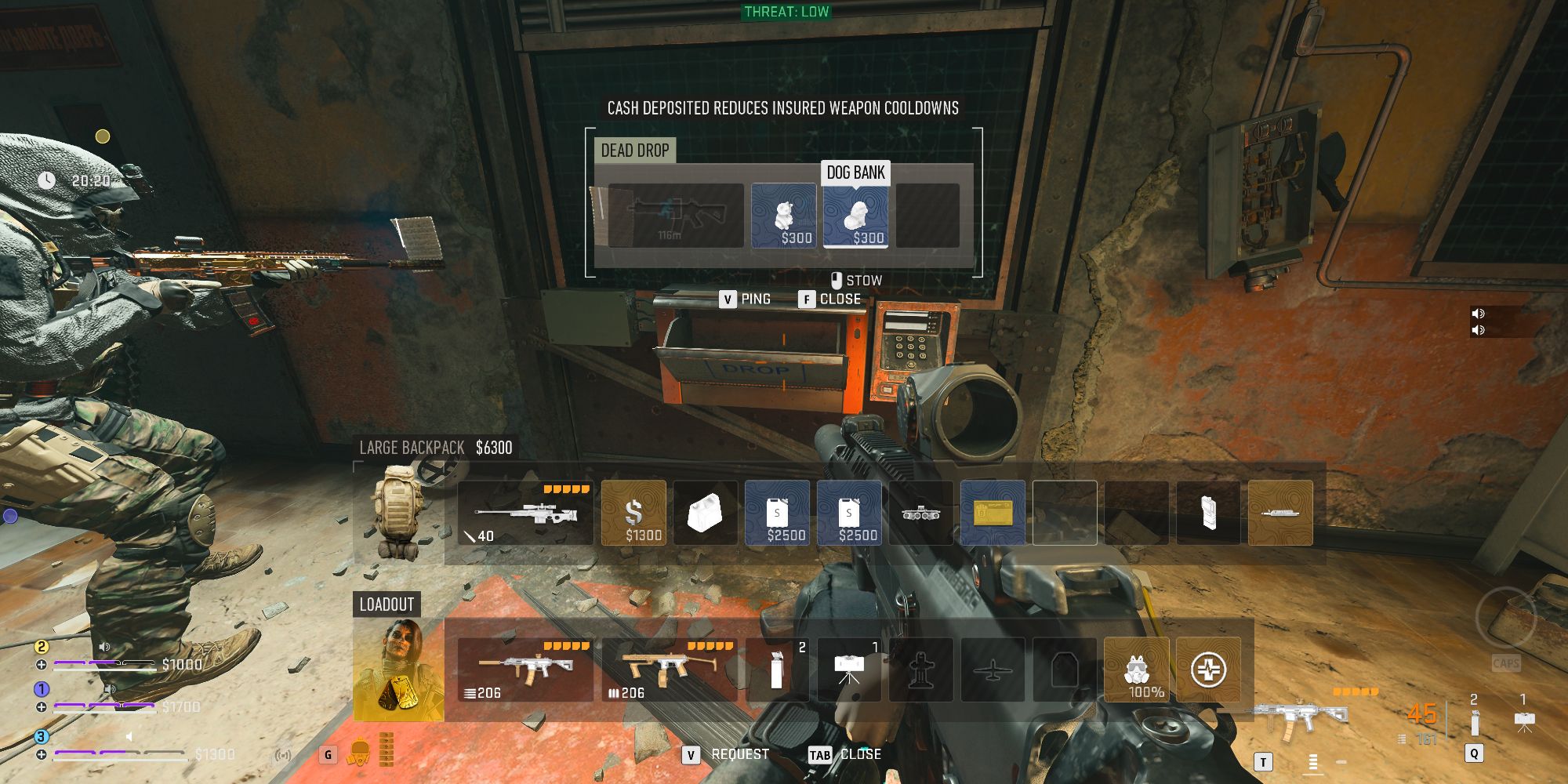Switch focus to the Dog Bank item
Viewport: 1568px width, 784px height.
(x=855, y=216)
